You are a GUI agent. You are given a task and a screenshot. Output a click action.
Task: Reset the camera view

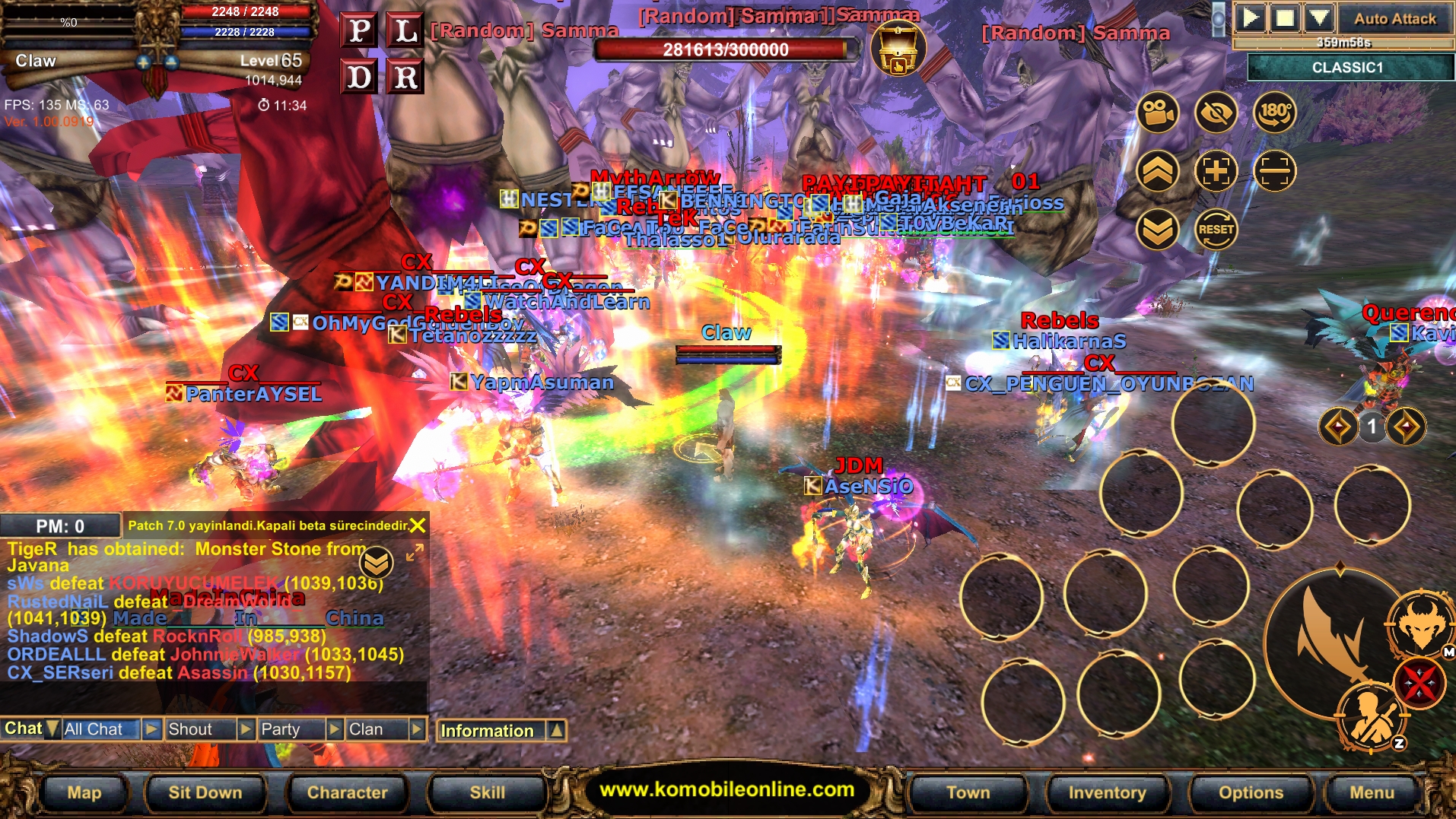[1215, 229]
